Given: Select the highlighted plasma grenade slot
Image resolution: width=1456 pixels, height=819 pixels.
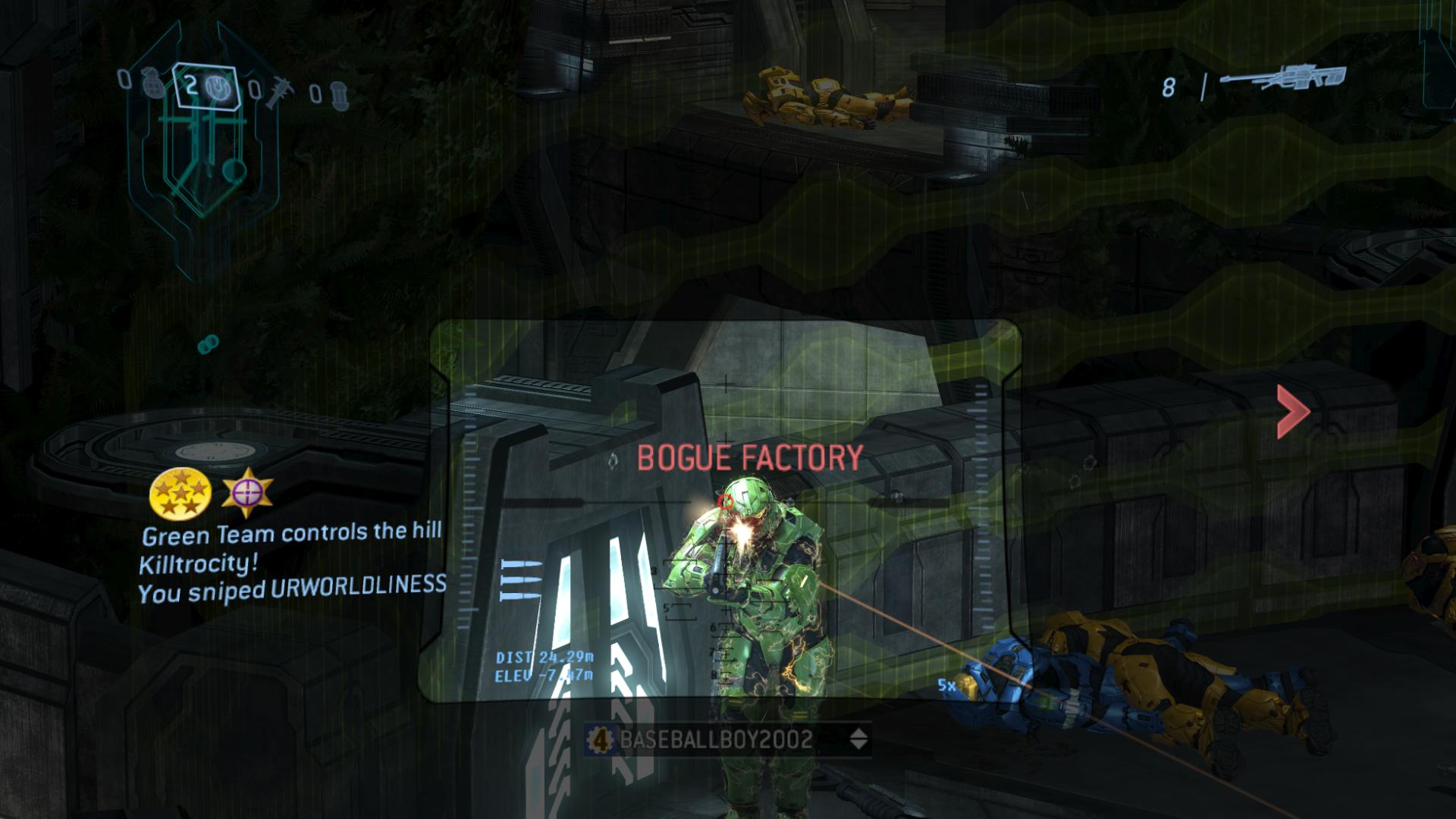Looking at the screenshot, I should 206,86.
